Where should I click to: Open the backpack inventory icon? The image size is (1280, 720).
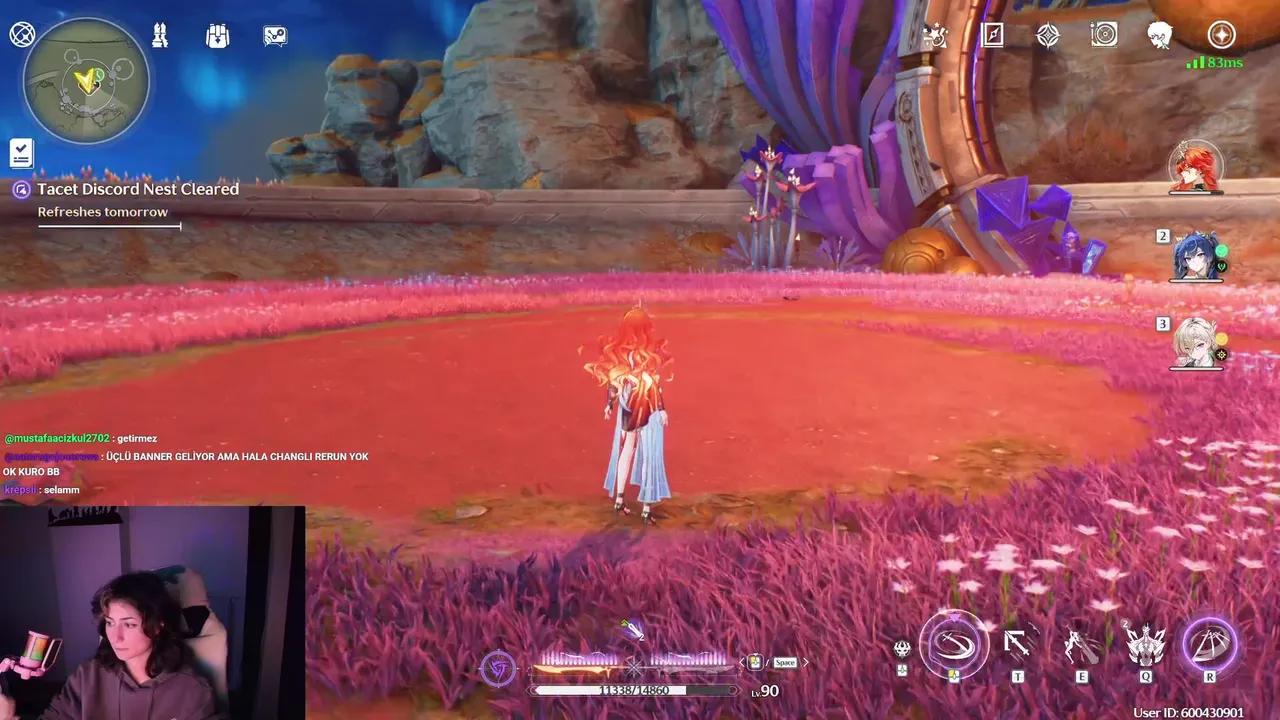[218, 36]
